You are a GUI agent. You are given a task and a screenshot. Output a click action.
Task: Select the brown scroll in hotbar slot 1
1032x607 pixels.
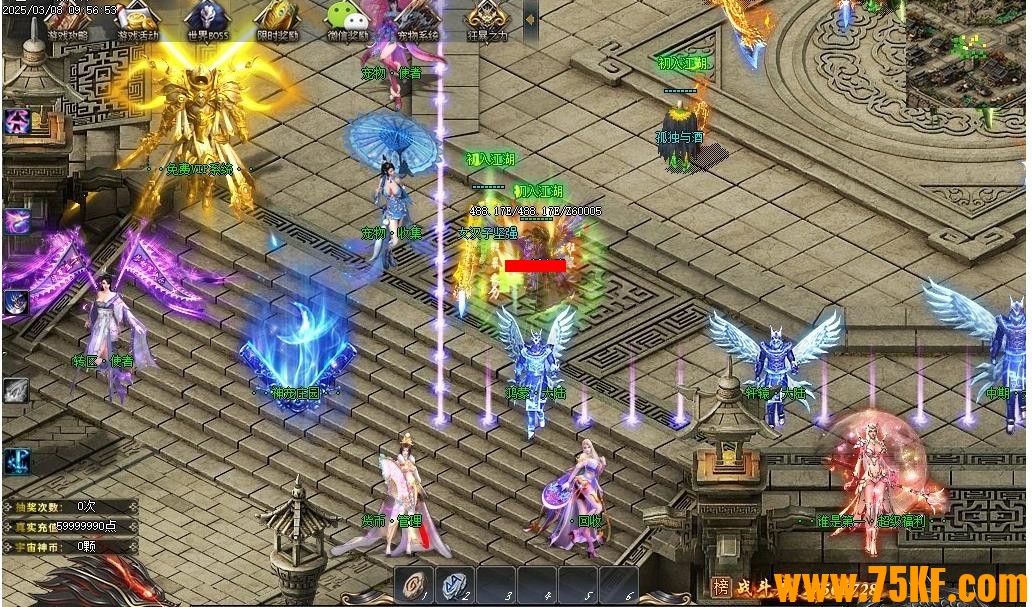coord(416,584)
